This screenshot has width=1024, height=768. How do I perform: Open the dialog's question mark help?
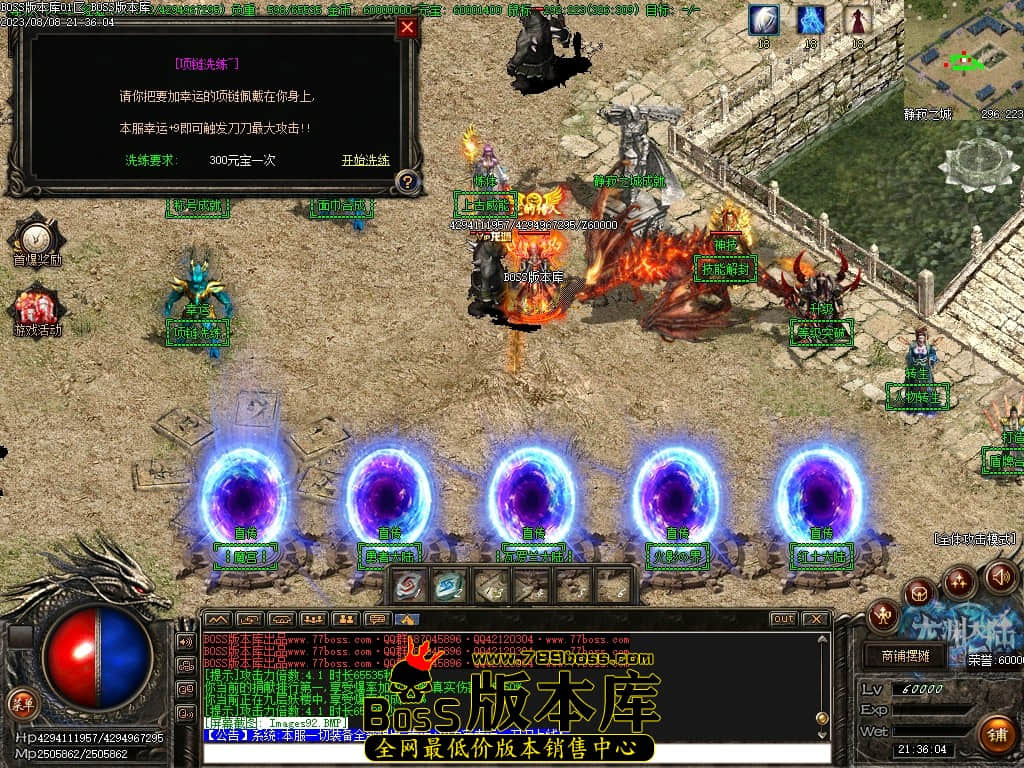point(406,182)
